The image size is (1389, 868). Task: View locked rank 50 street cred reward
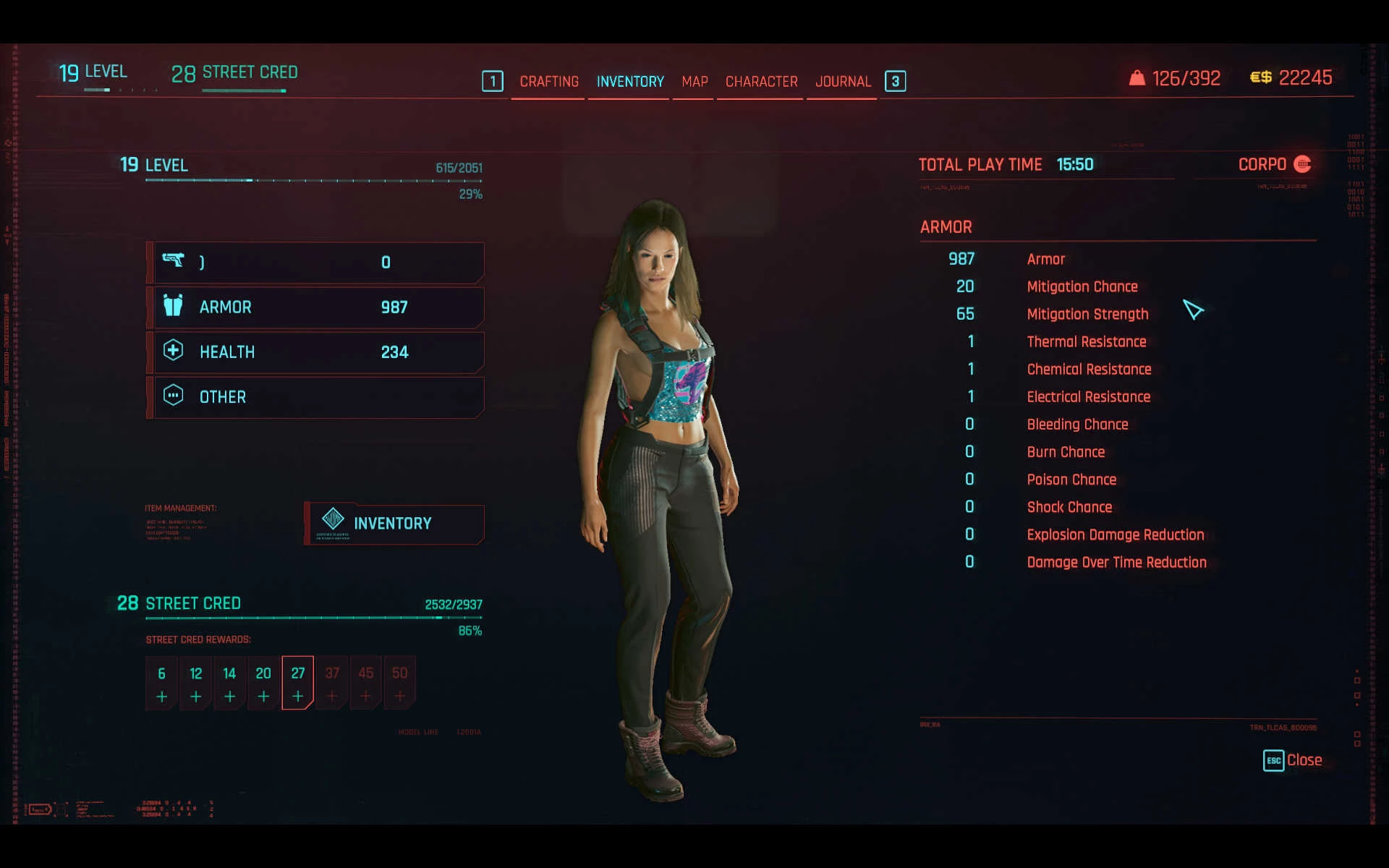(399, 683)
